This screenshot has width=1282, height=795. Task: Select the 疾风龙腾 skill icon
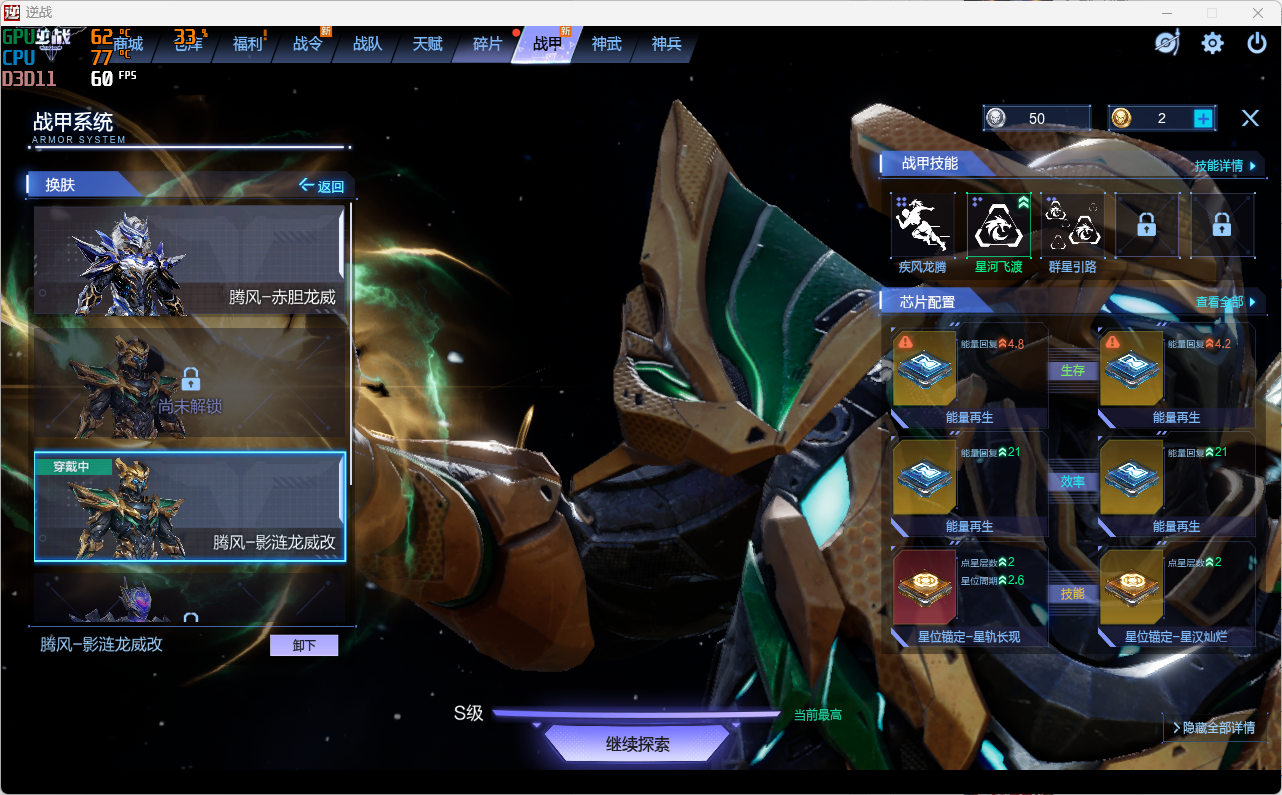point(923,226)
